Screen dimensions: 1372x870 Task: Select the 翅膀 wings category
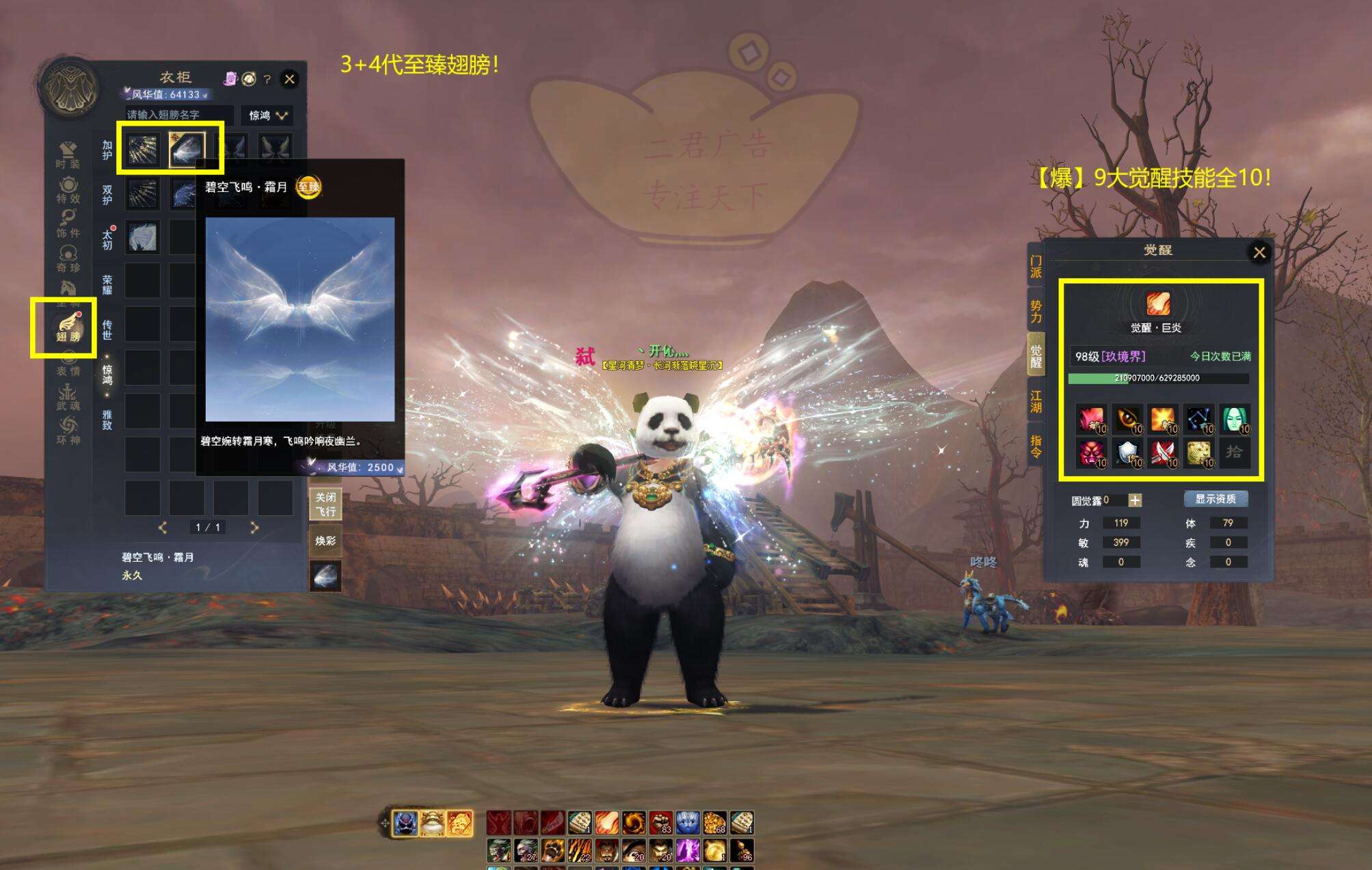pos(68,327)
